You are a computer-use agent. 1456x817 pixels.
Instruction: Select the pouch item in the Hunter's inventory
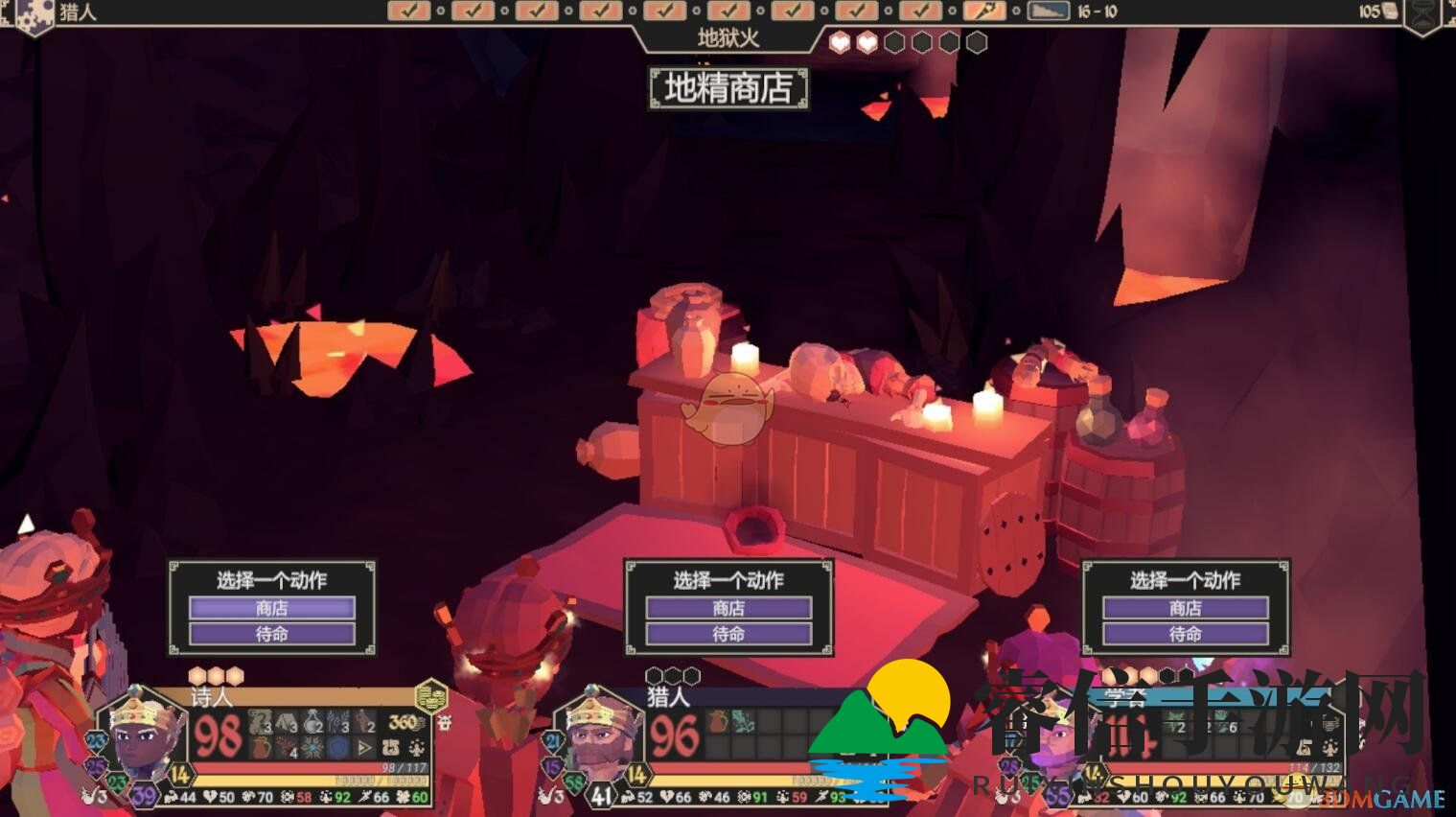[x=718, y=722]
